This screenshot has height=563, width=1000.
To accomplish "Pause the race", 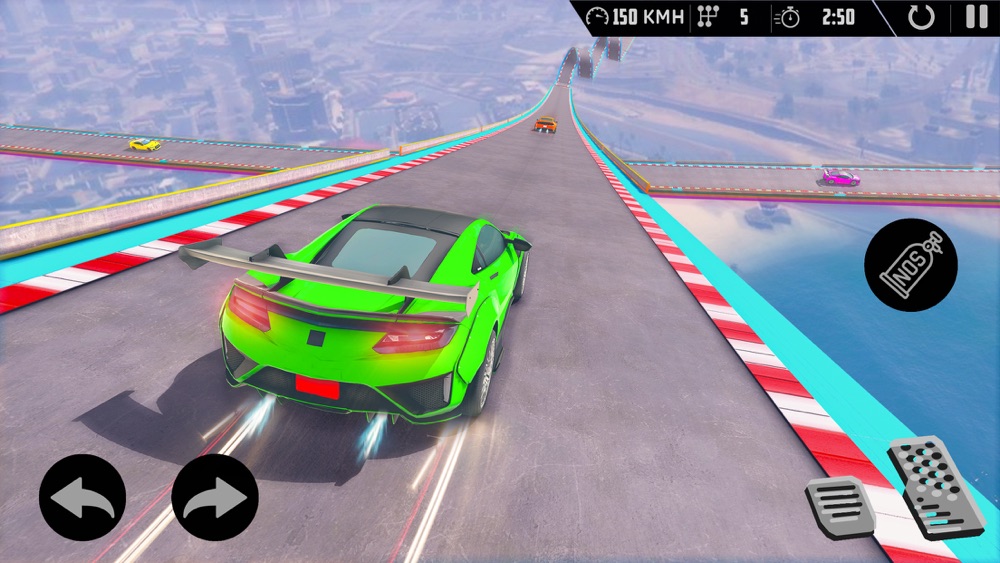I will (x=976, y=17).
